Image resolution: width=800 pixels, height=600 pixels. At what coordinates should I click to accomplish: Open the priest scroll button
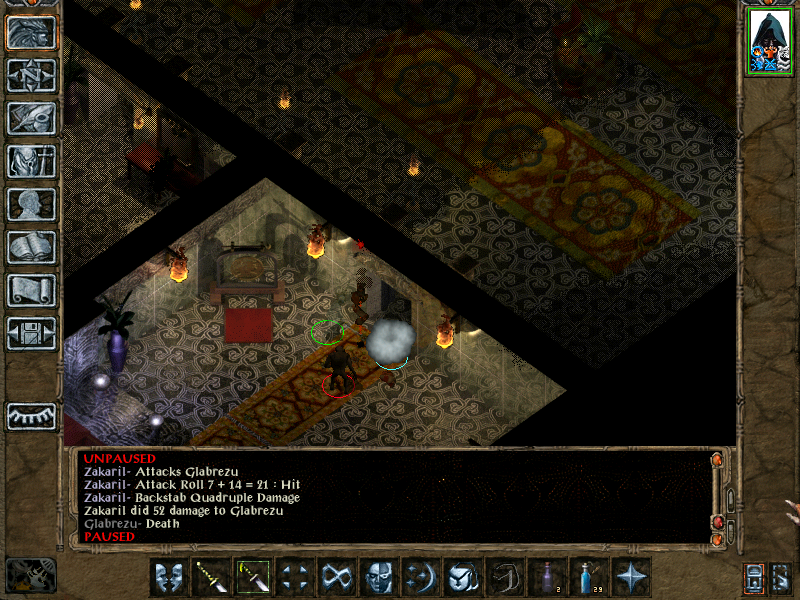pyautogui.click(x=31, y=290)
